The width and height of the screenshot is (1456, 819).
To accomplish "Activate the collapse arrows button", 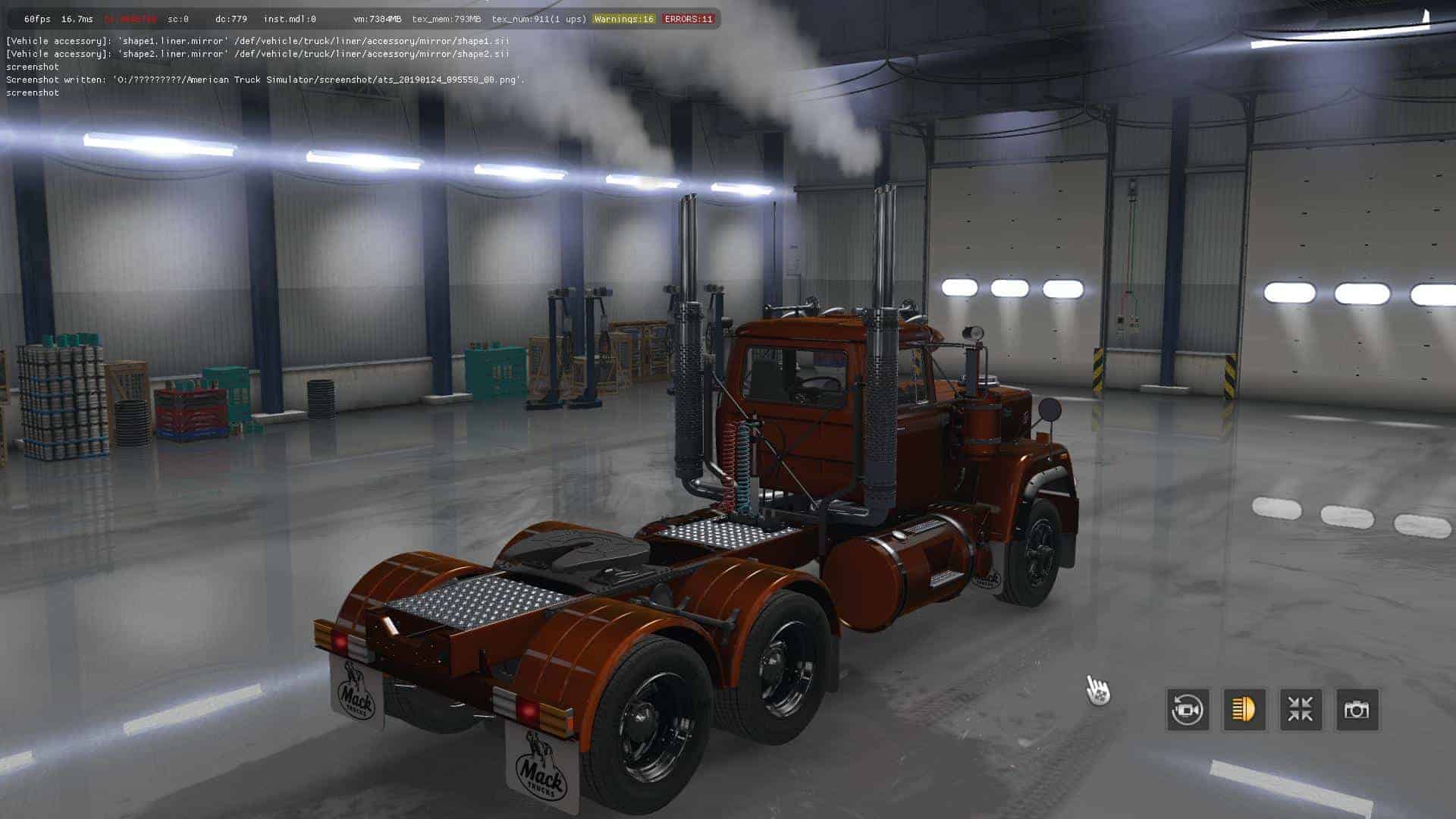I will [x=1301, y=710].
